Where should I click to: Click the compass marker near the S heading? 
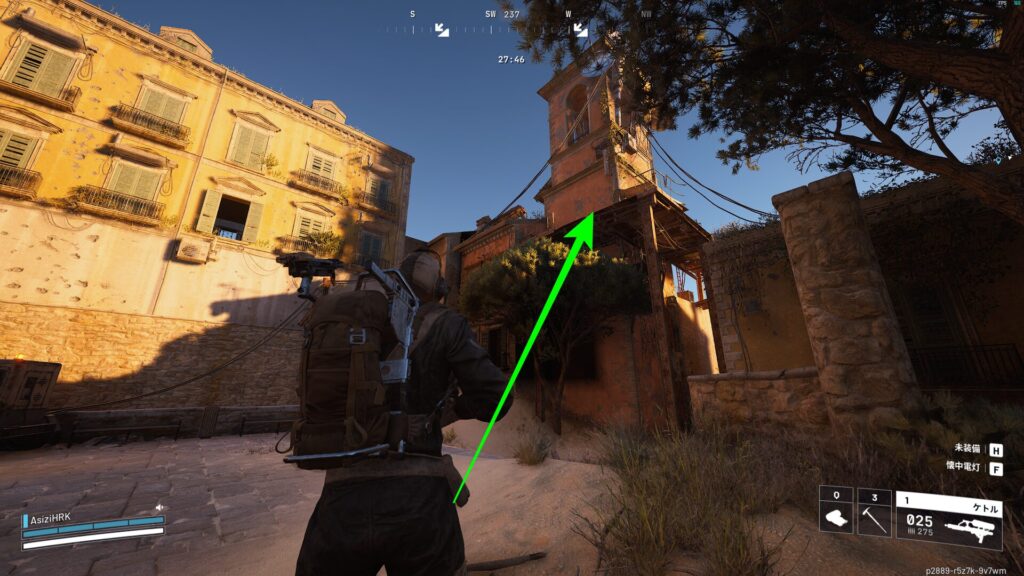pos(441,30)
